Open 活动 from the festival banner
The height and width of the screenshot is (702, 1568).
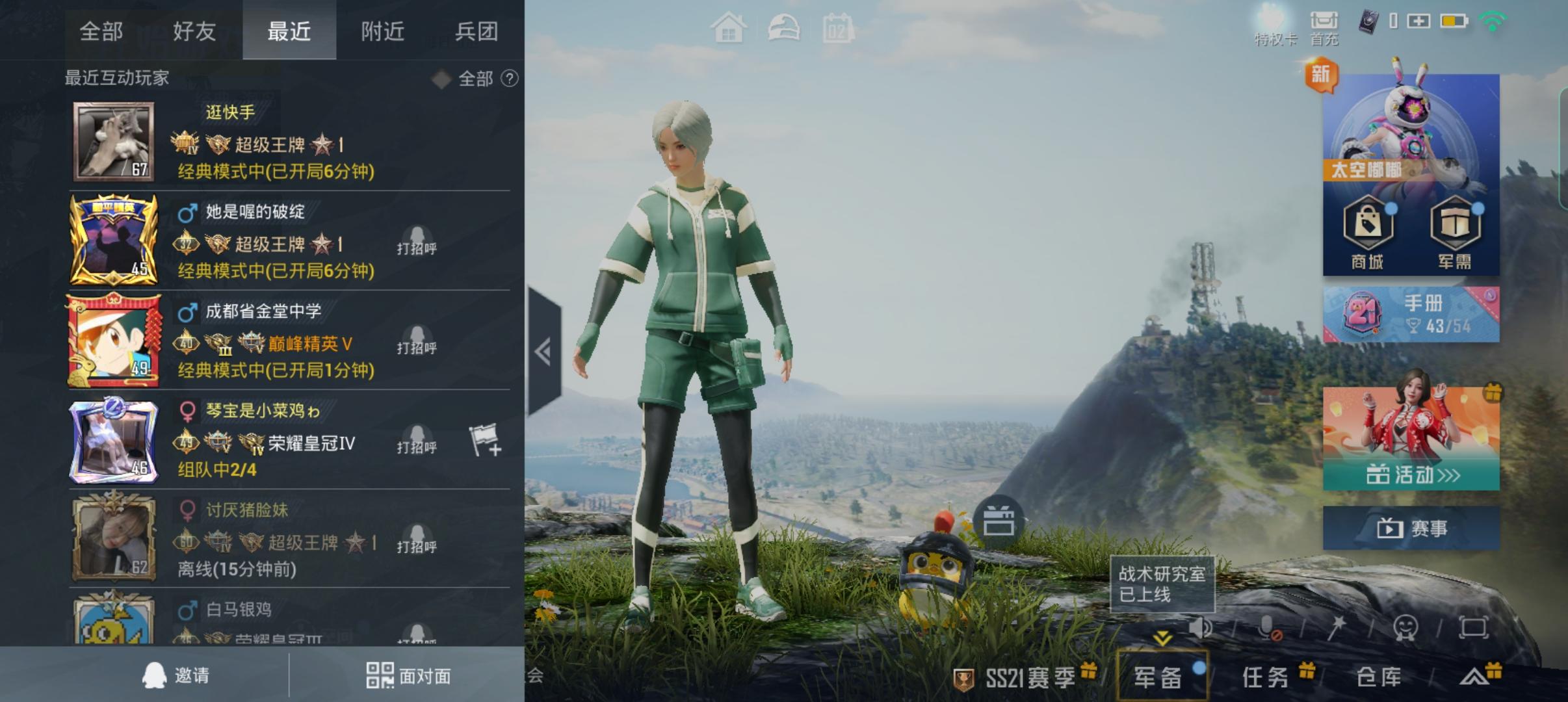(1410, 475)
